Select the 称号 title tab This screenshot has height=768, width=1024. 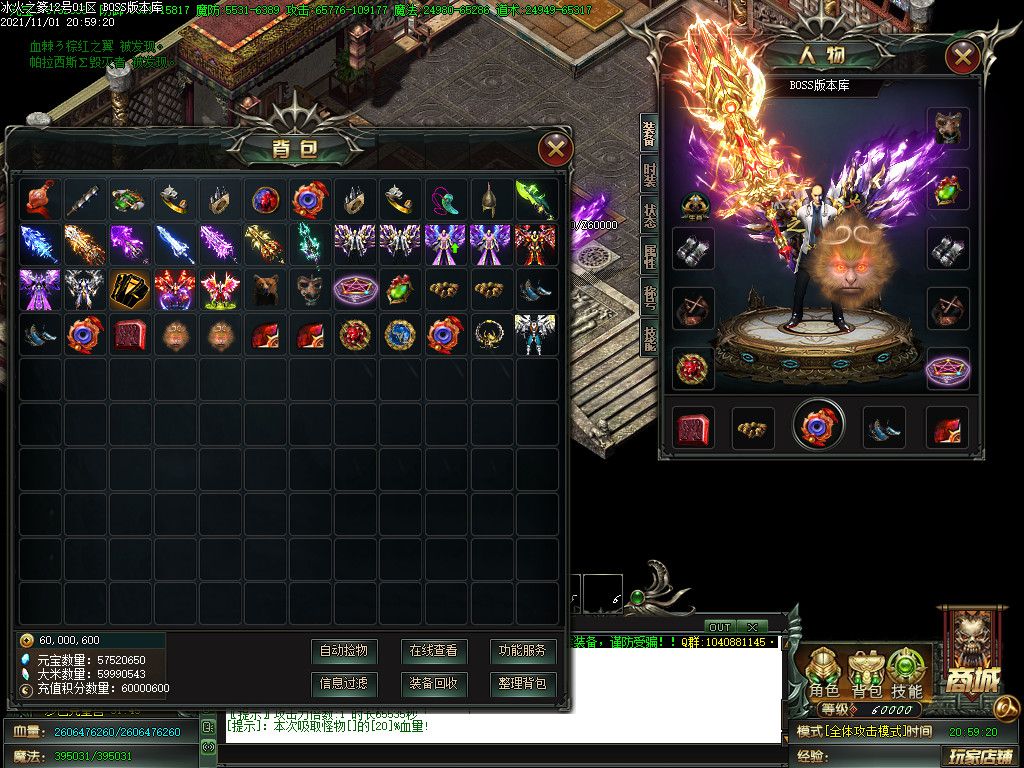[x=650, y=300]
